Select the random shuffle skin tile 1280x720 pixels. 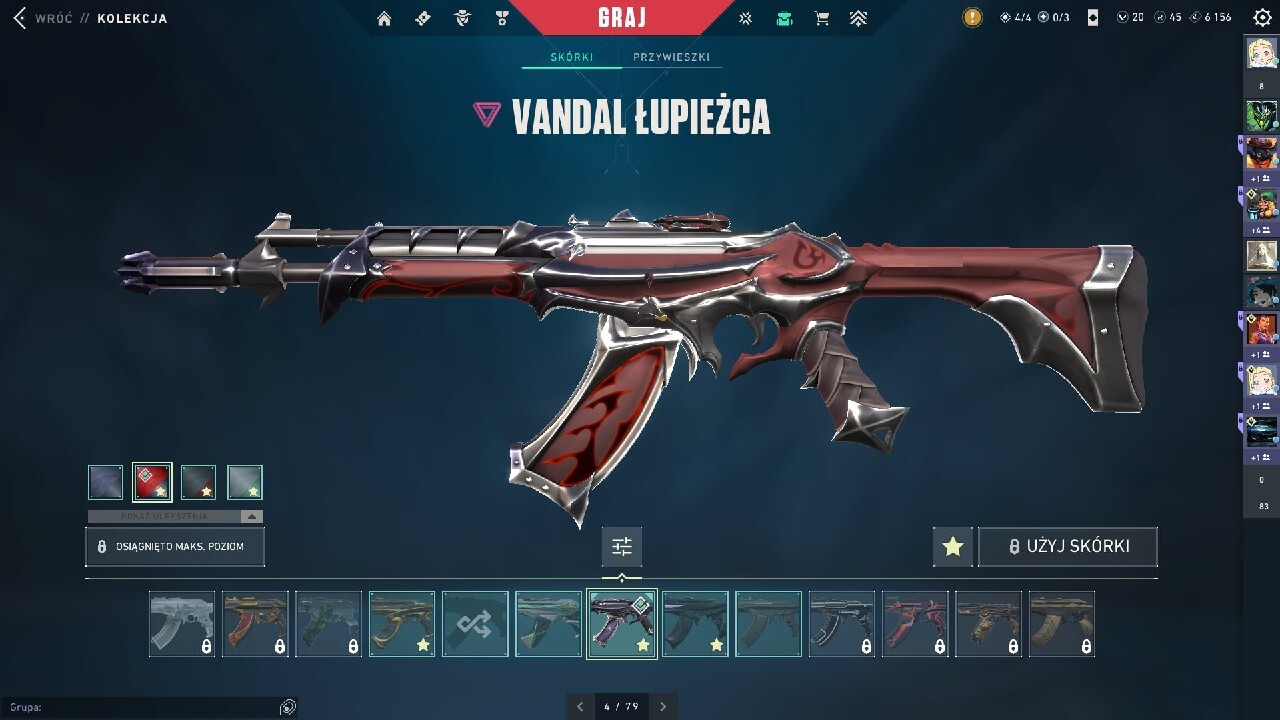pos(475,624)
